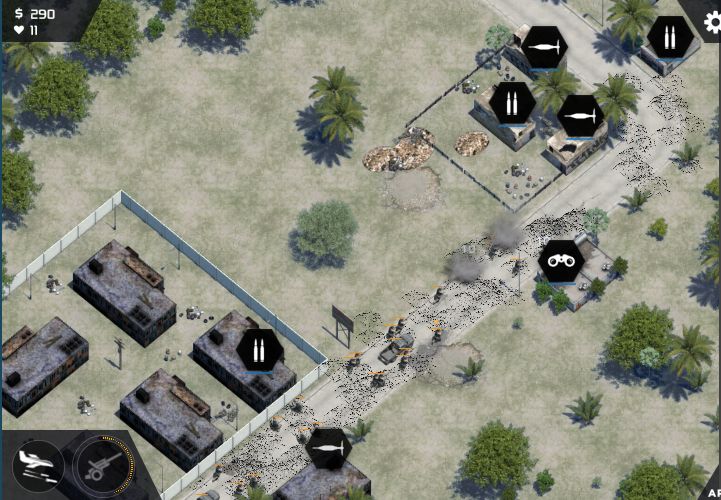Select the binoculars tower hexagon

(561, 262)
